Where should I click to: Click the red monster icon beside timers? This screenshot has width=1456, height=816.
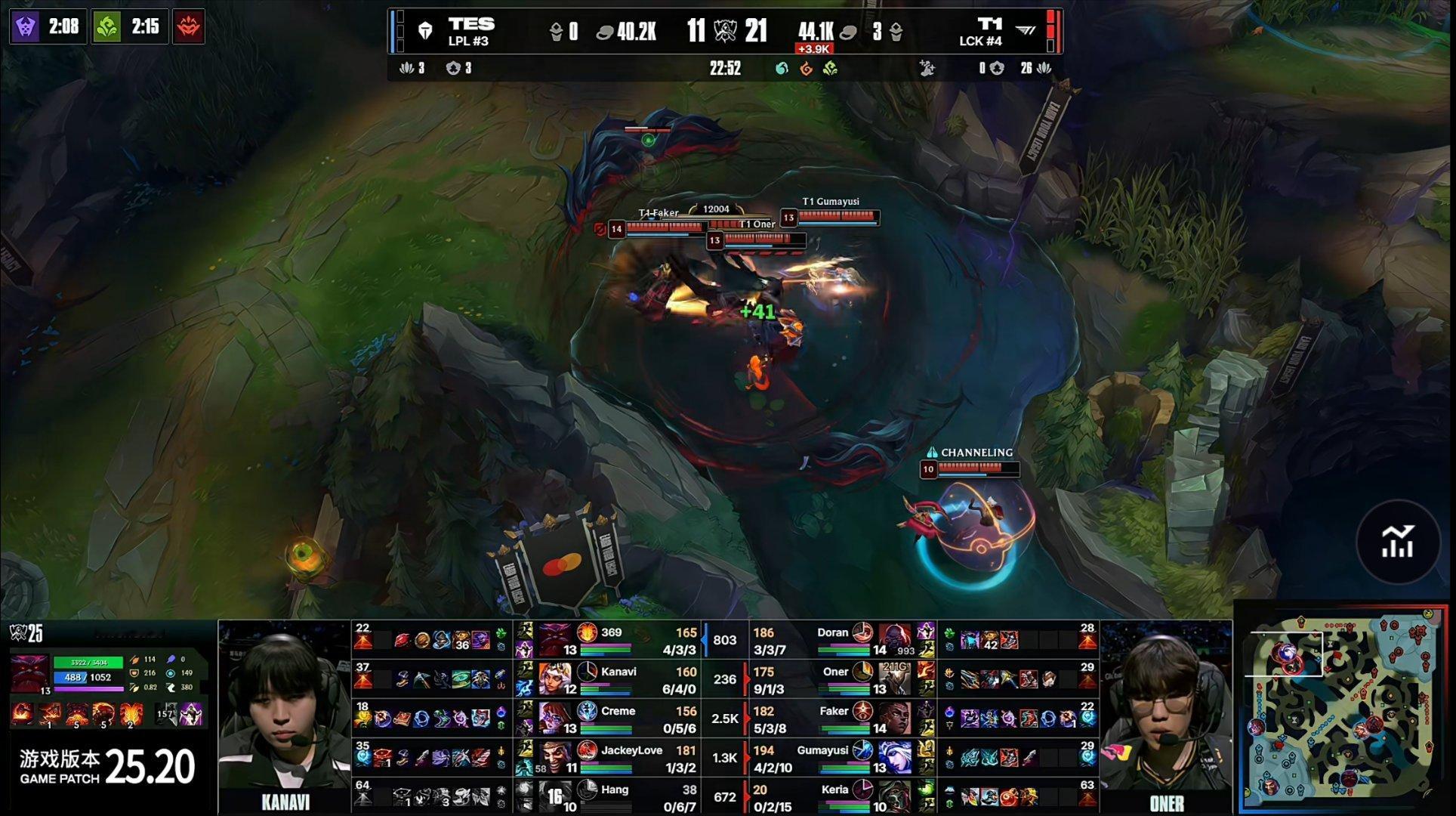(x=188, y=27)
